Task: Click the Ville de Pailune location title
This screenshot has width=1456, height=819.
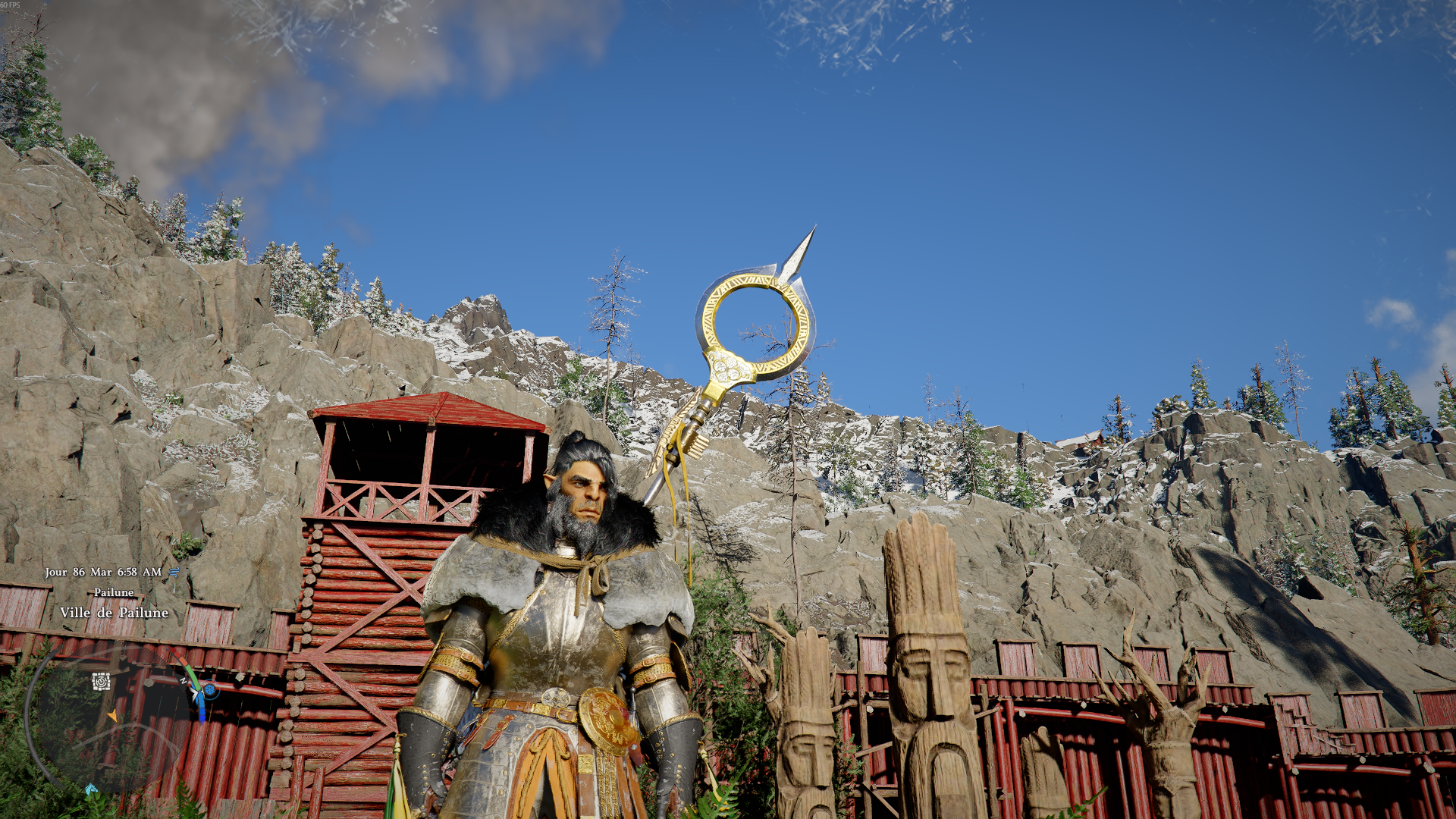Action: pos(112,613)
